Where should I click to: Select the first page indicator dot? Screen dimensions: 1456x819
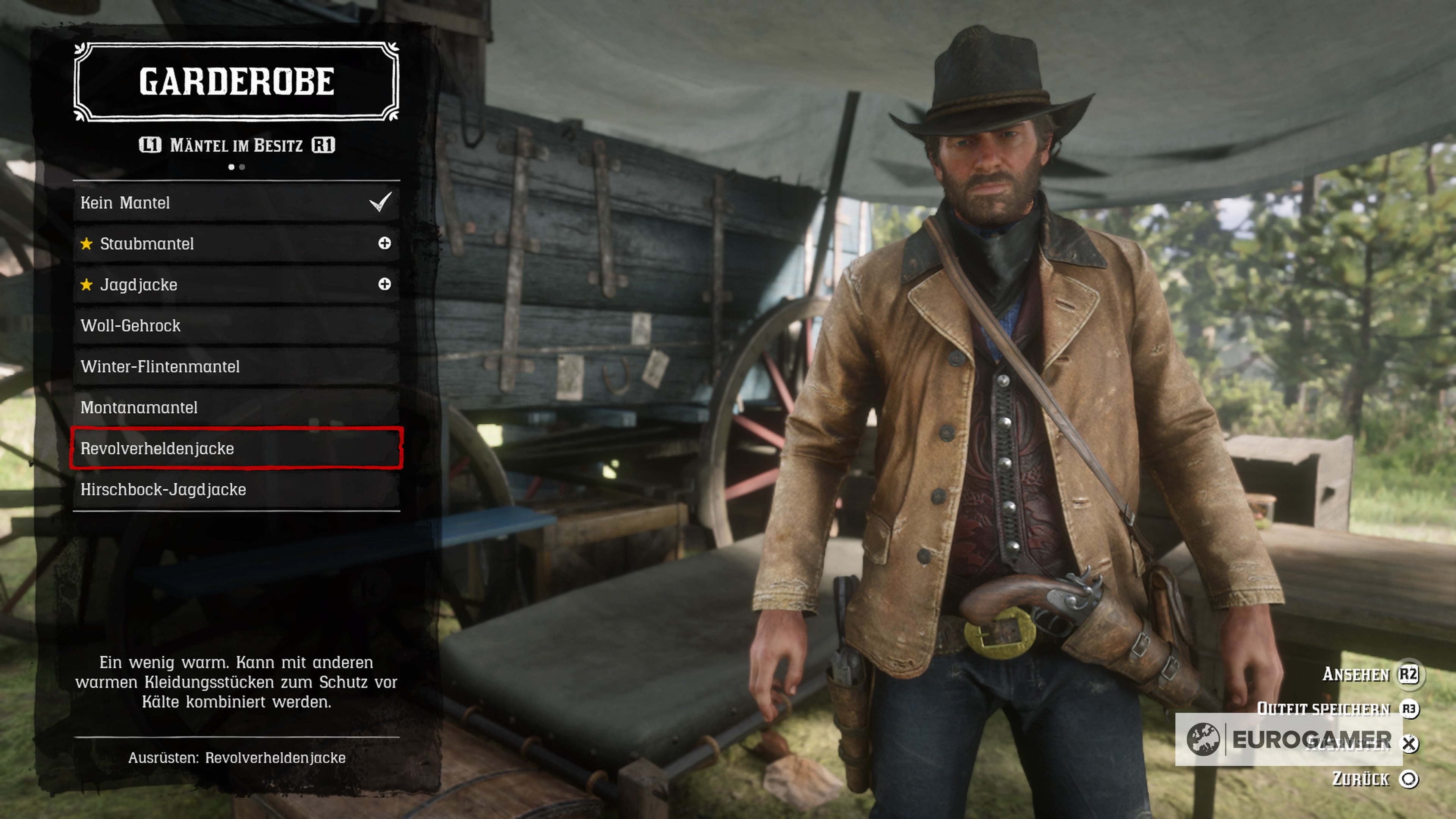click(x=231, y=167)
